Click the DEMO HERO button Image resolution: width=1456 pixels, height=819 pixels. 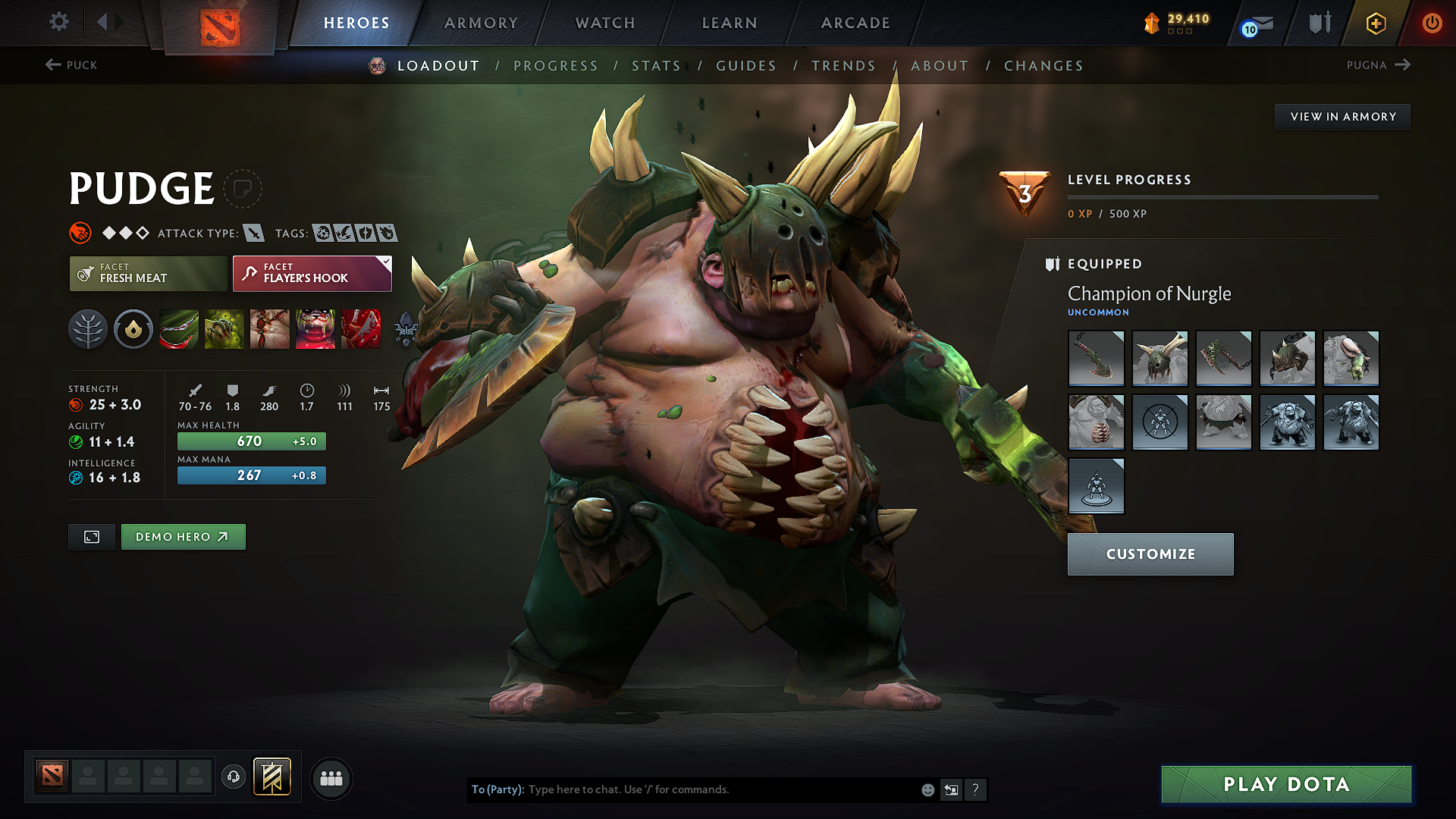(x=183, y=536)
